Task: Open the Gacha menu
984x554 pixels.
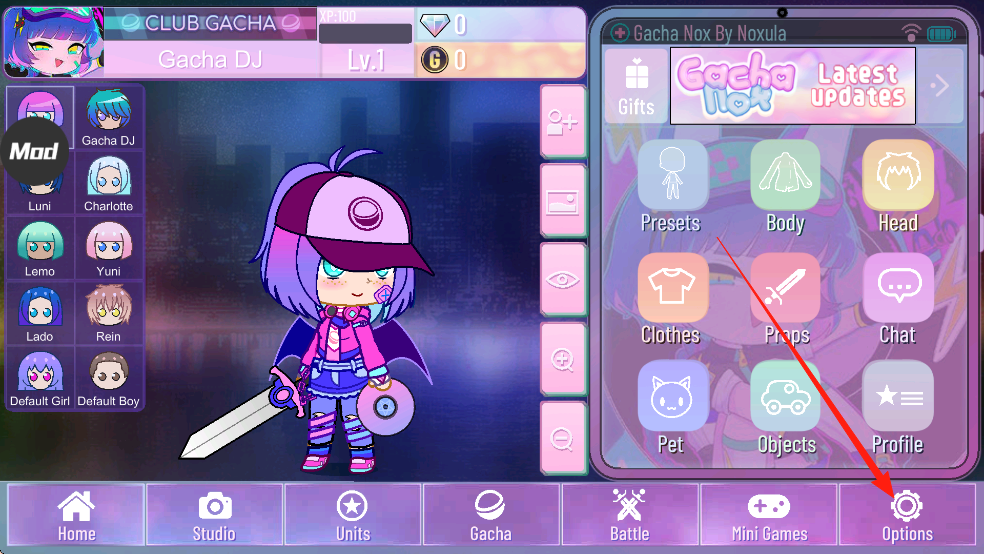Action: click(490, 515)
